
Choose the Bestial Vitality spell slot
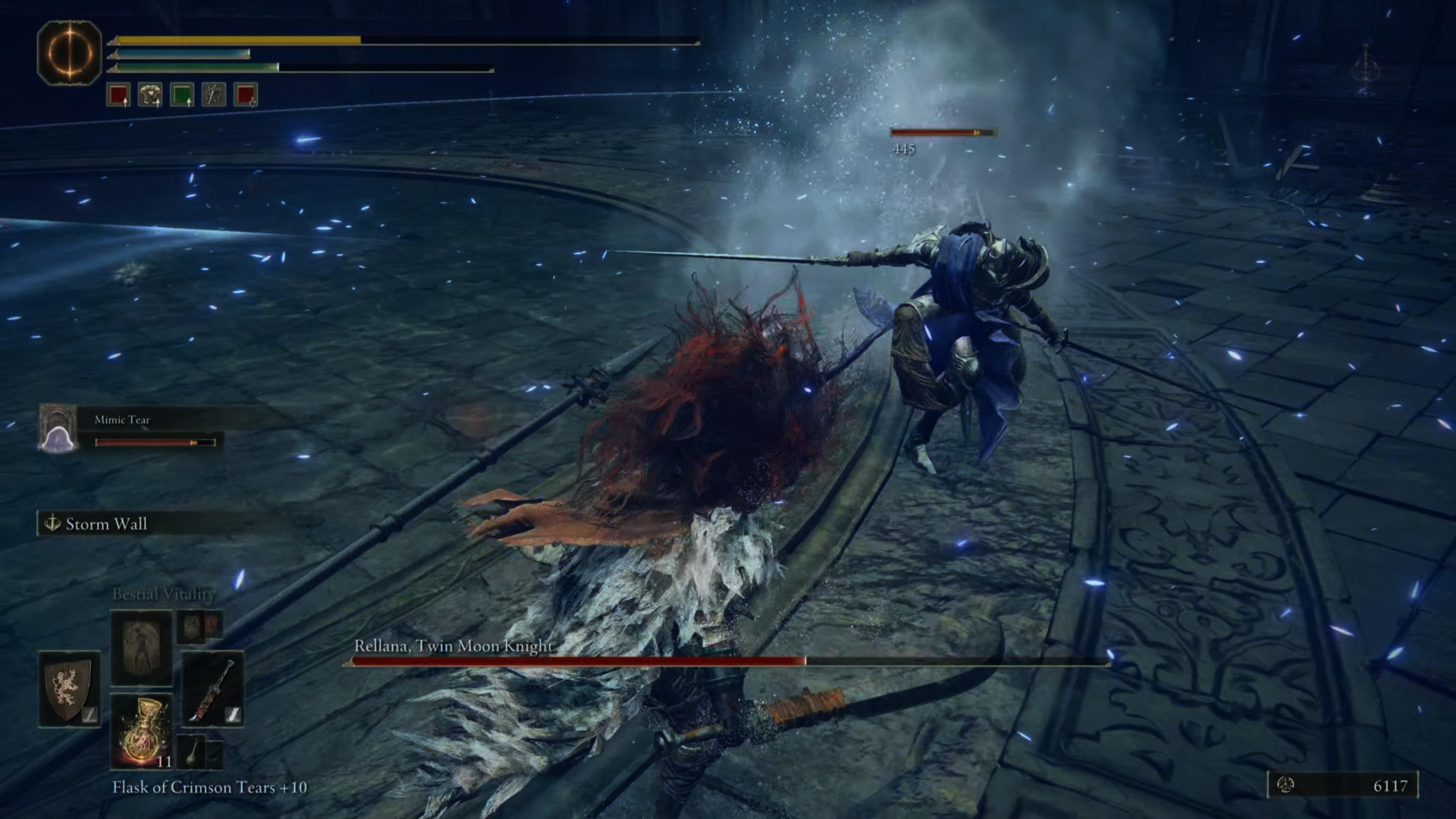(141, 646)
